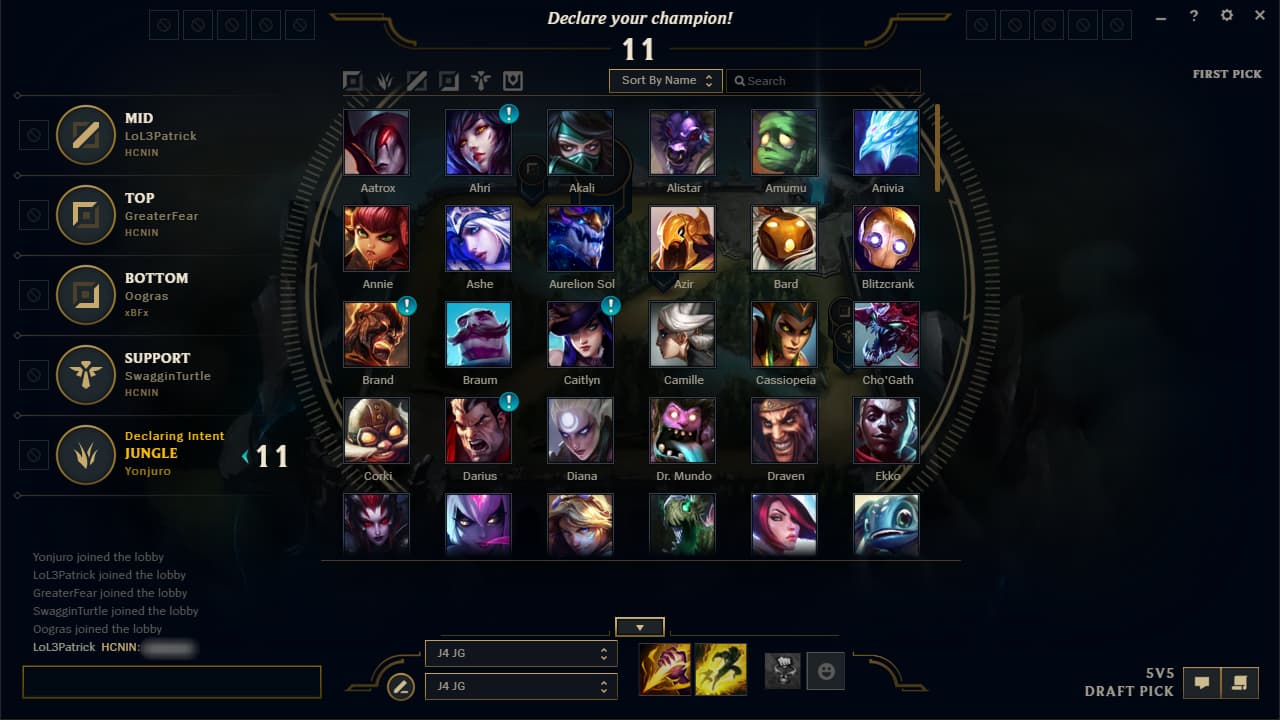Image resolution: width=1280 pixels, height=720 pixels.
Task: Filter champions by Support role
Action: (481, 81)
